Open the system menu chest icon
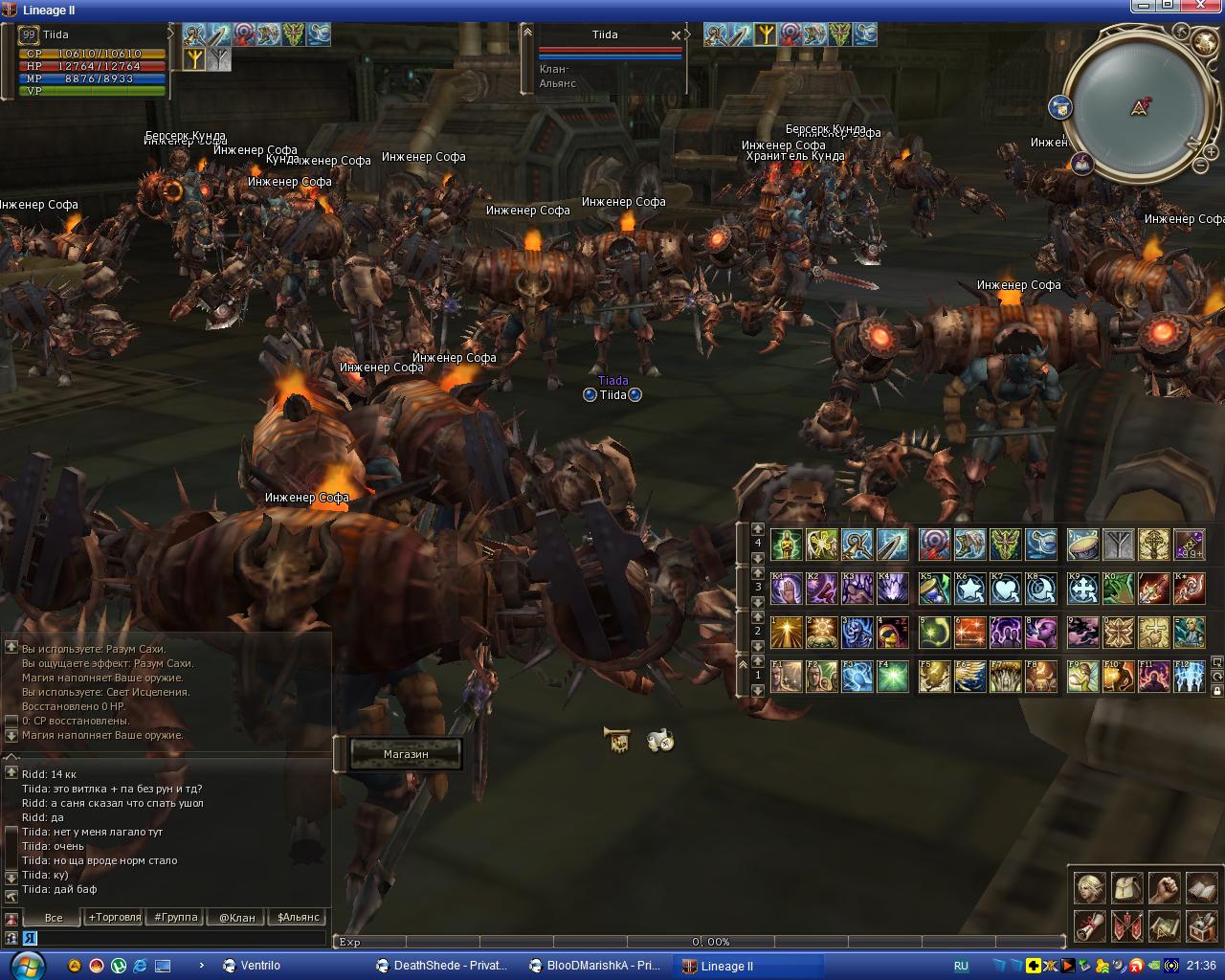The image size is (1225, 980). (1201, 925)
